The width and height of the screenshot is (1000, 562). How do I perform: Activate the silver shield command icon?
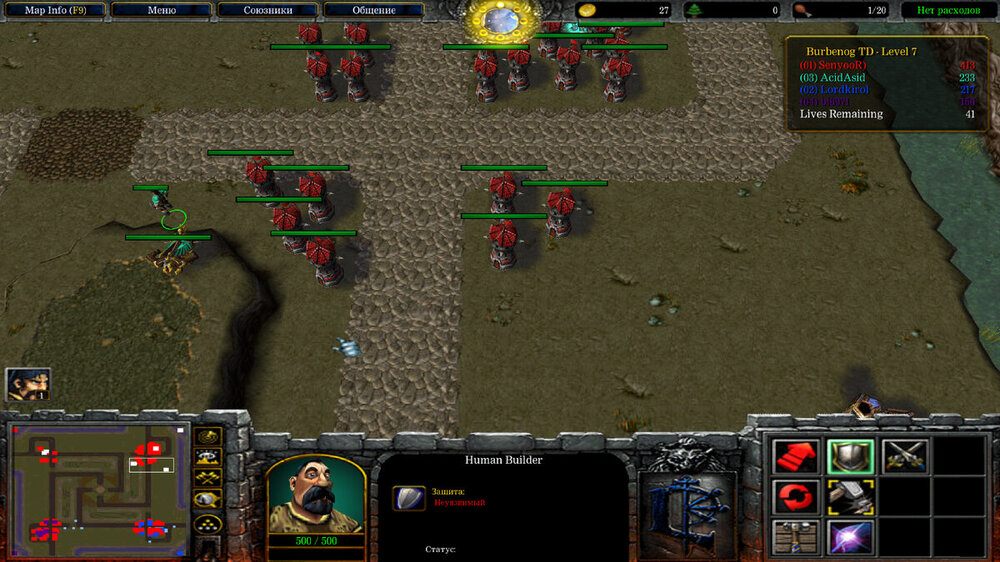tap(850, 456)
